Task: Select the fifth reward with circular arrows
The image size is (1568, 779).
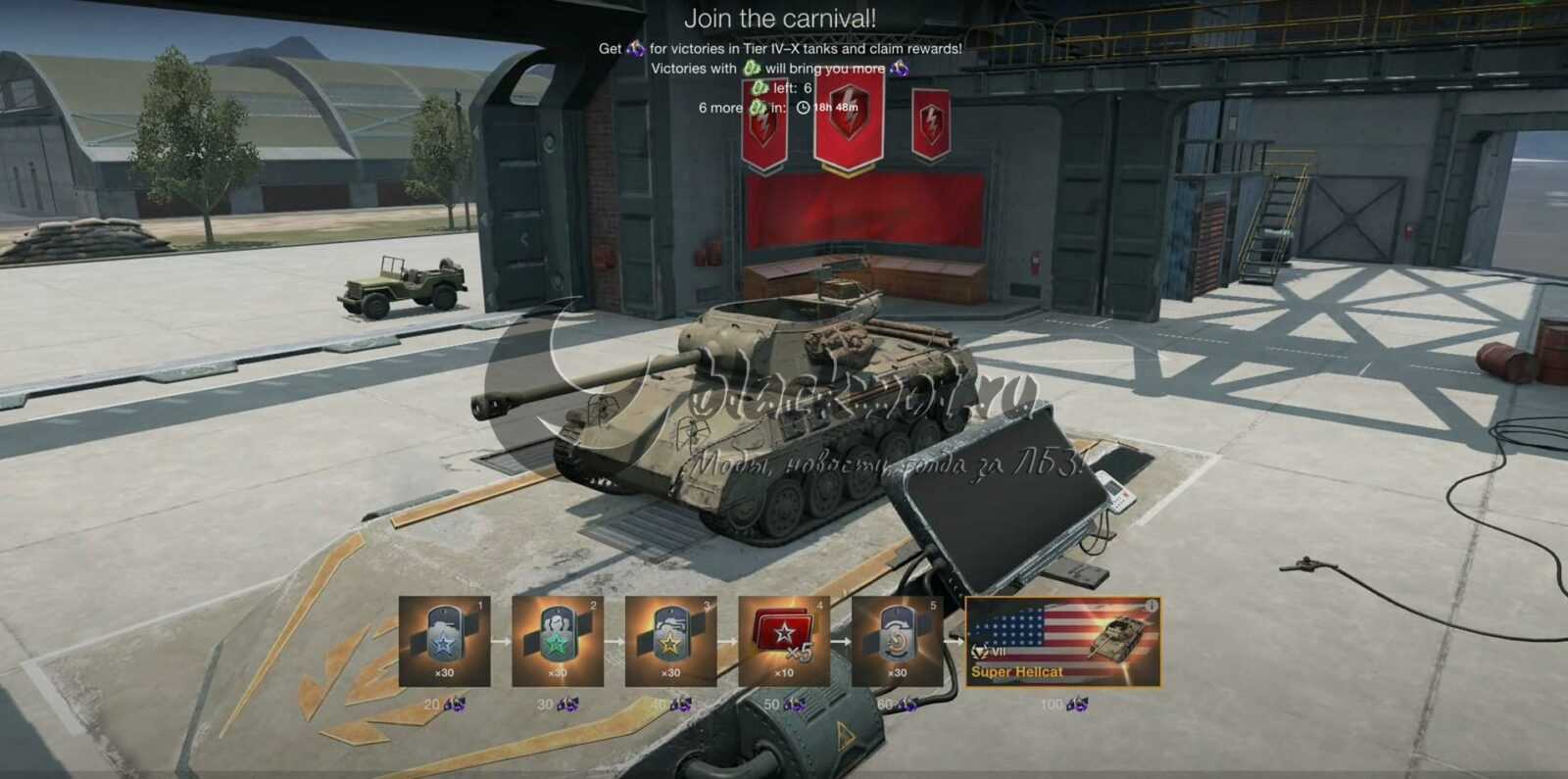Action: (x=897, y=641)
